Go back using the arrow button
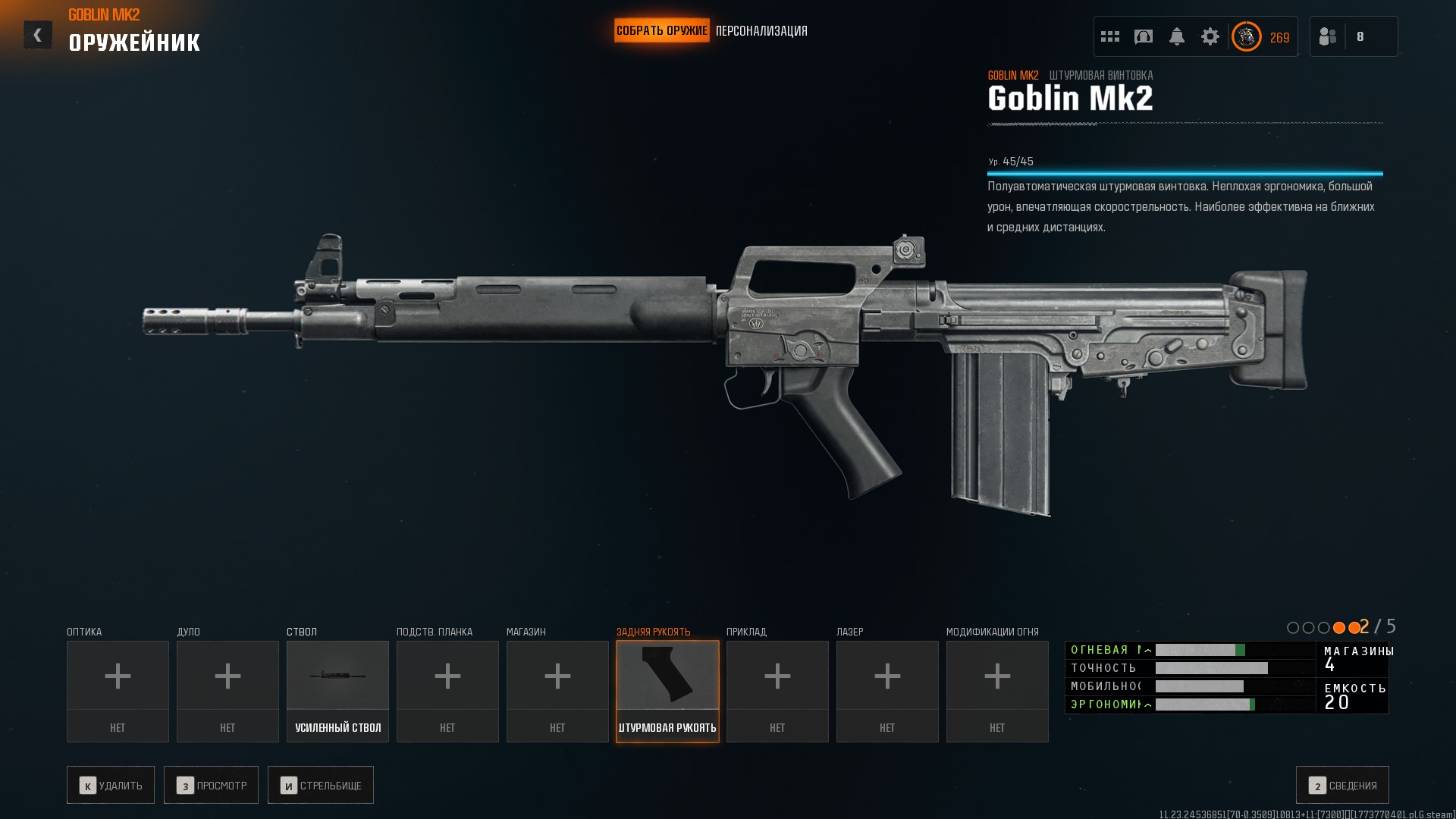This screenshot has width=1456, height=819. point(37,35)
